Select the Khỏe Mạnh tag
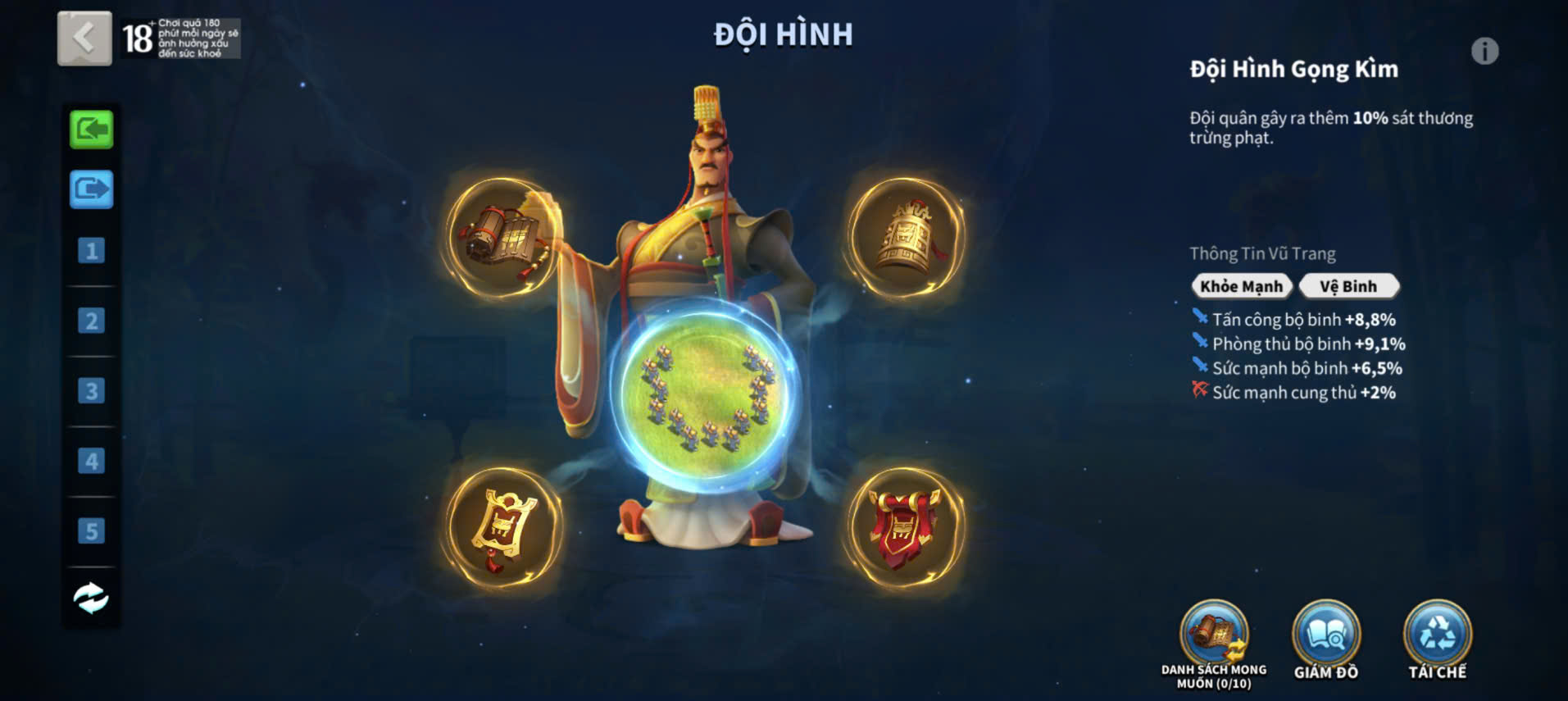The width and height of the screenshot is (1568, 701). coord(1241,286)
